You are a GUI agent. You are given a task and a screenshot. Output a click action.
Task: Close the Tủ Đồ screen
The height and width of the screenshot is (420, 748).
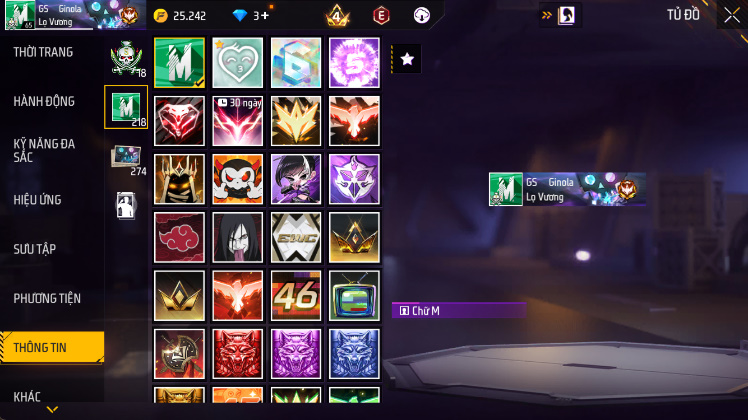pyautogui.click(x=732, y=15)
